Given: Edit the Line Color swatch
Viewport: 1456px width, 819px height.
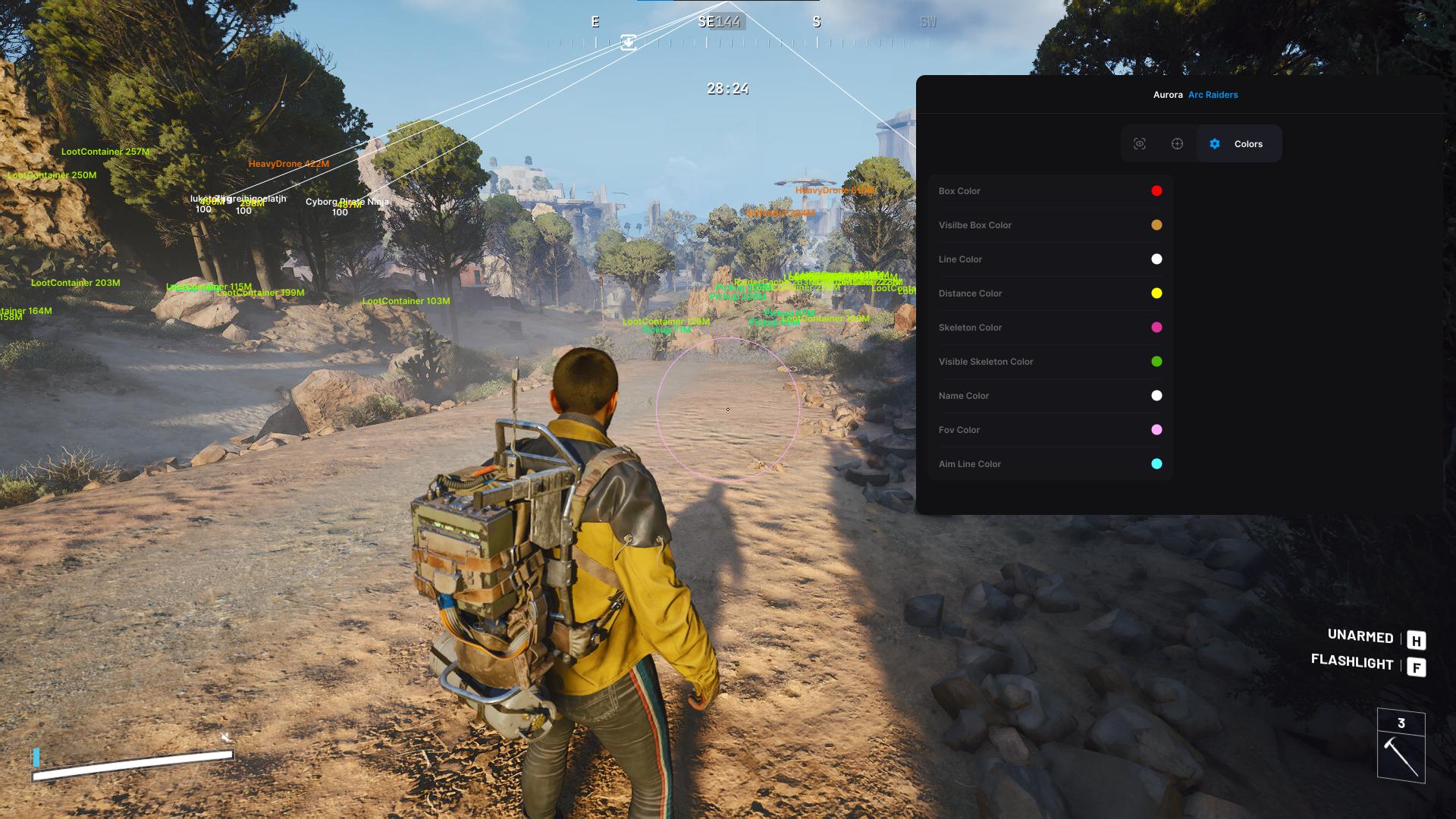Looking at the screenshot, I should [1156, 259].
